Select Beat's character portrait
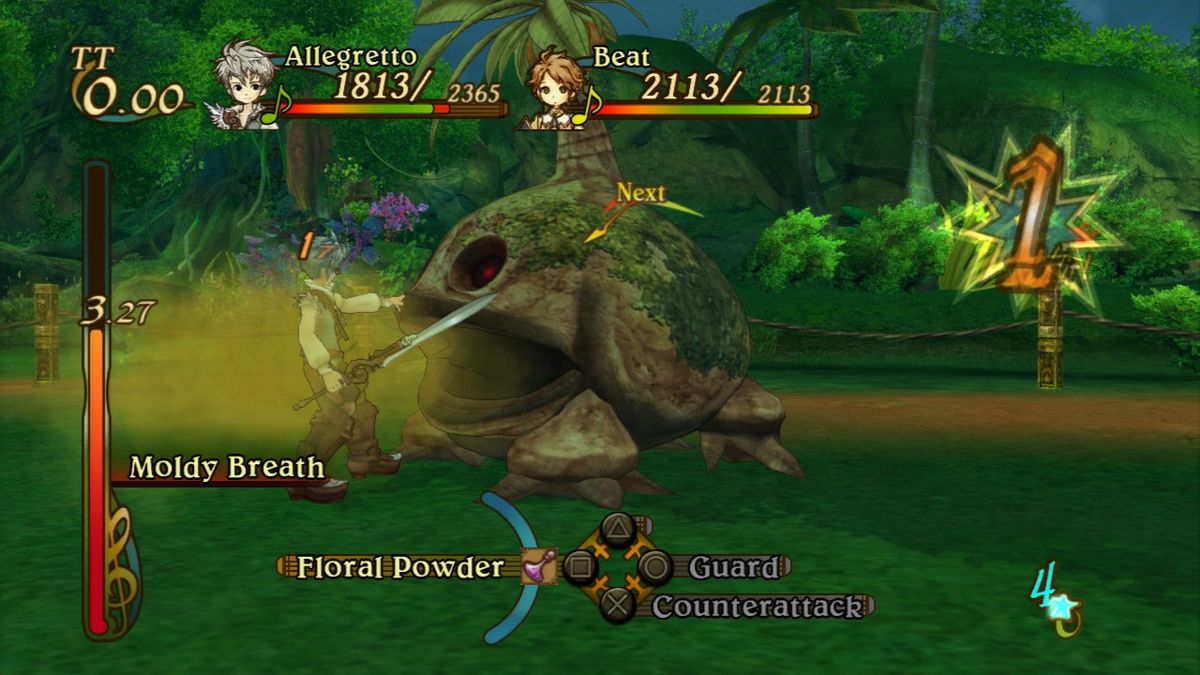Image resolution: width=1200 pixels, height=675 pixels. (552, 88)
